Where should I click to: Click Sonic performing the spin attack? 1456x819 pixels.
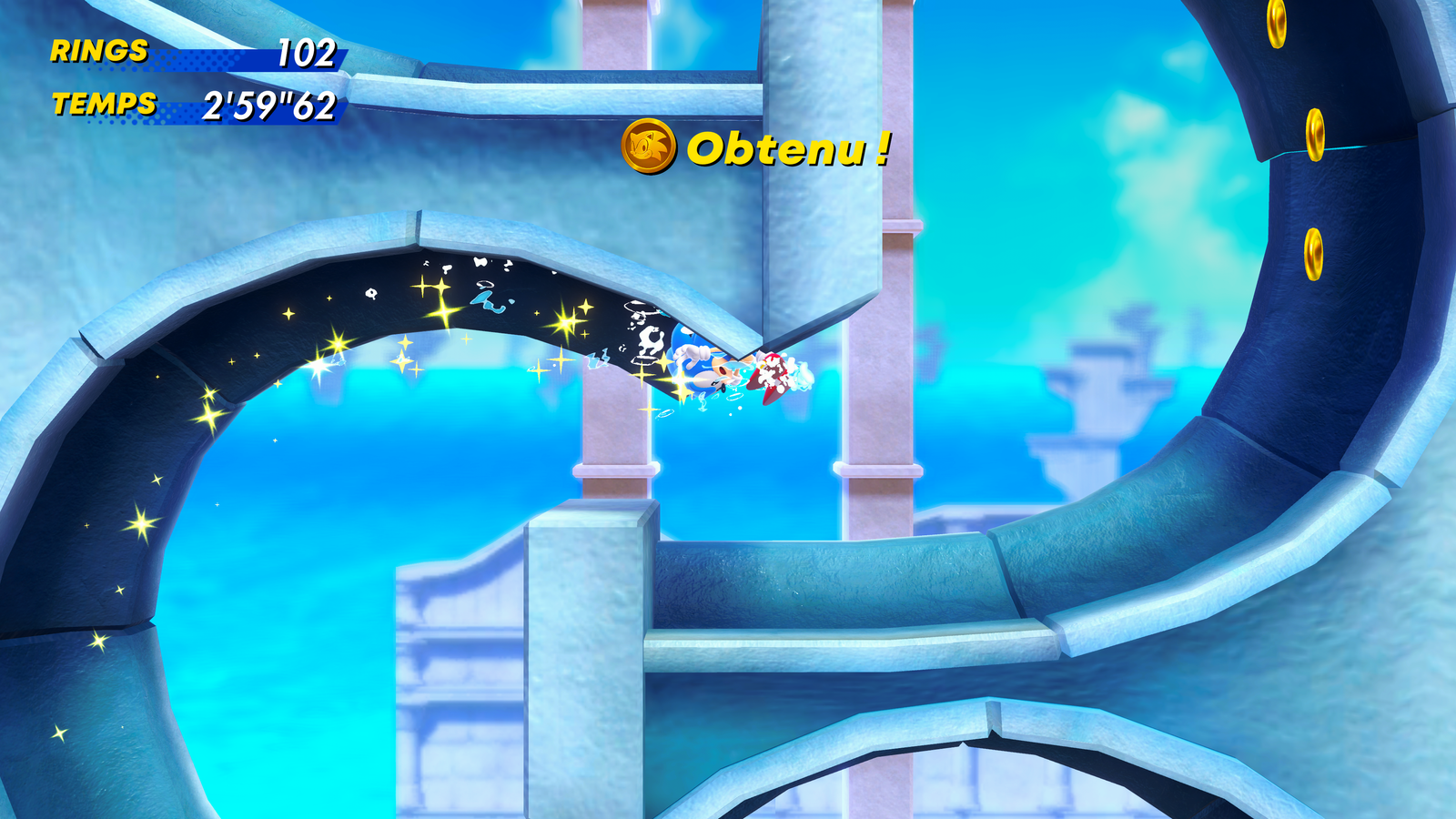(701, 364)
